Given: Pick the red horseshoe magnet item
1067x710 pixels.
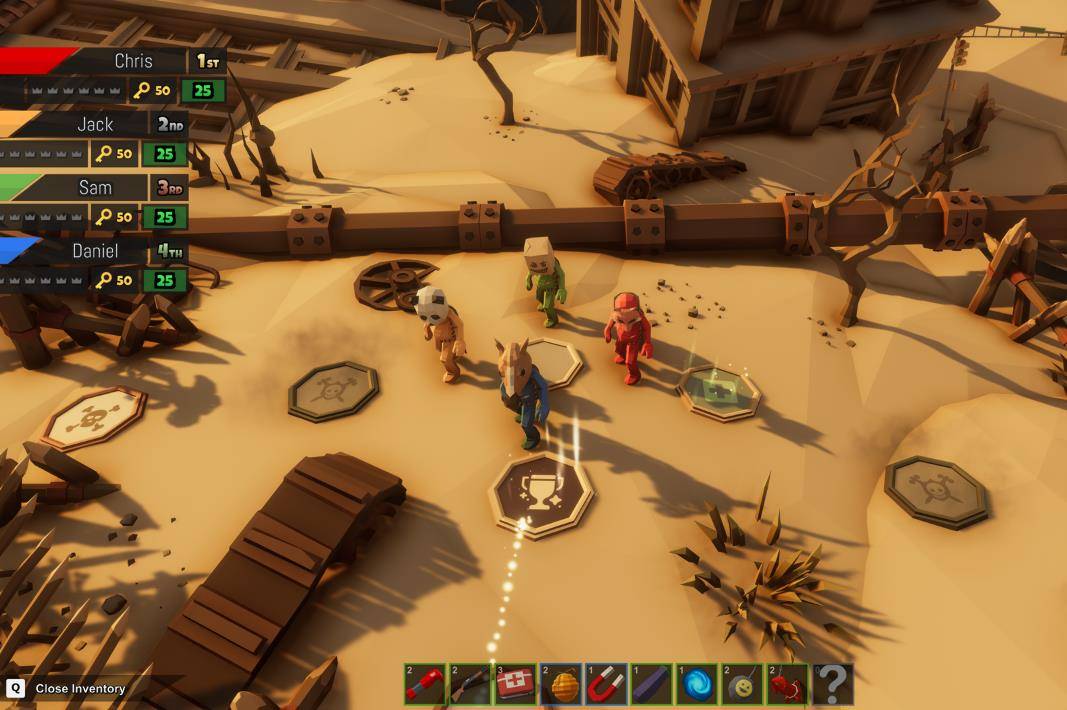Looking at the screenshot, I should pos(606,684).
